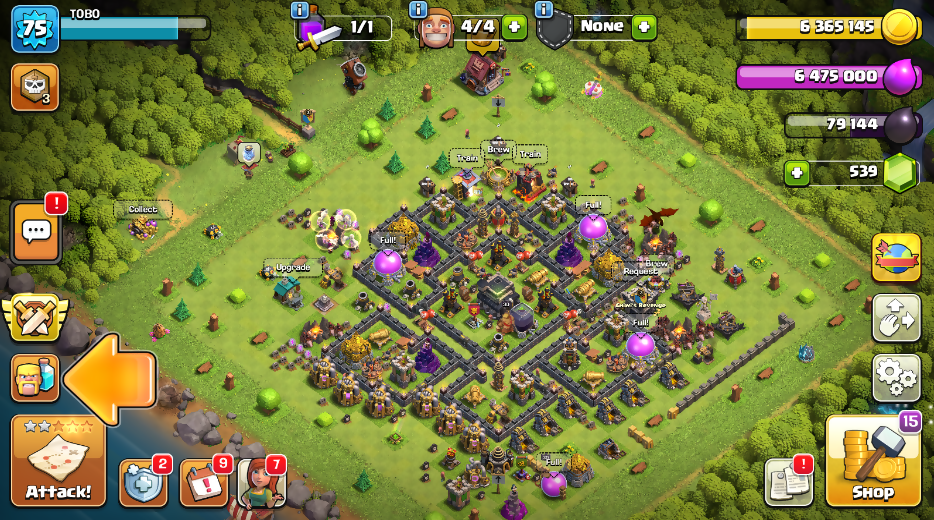Open the notes page with red alert
The image size is (934, 520).
click(x=788, y=482)
